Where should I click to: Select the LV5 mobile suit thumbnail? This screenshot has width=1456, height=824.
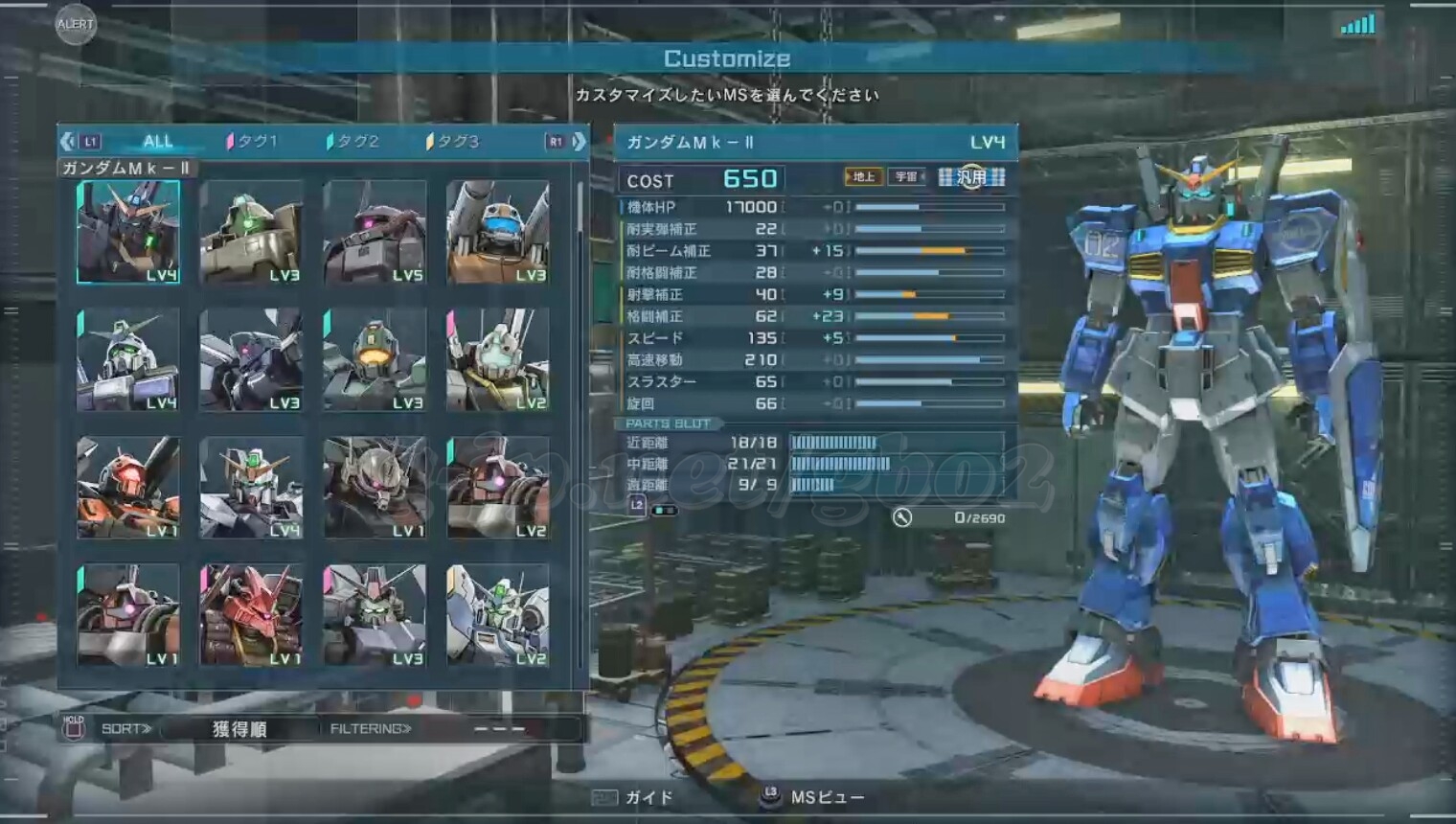tap(375, 233)
